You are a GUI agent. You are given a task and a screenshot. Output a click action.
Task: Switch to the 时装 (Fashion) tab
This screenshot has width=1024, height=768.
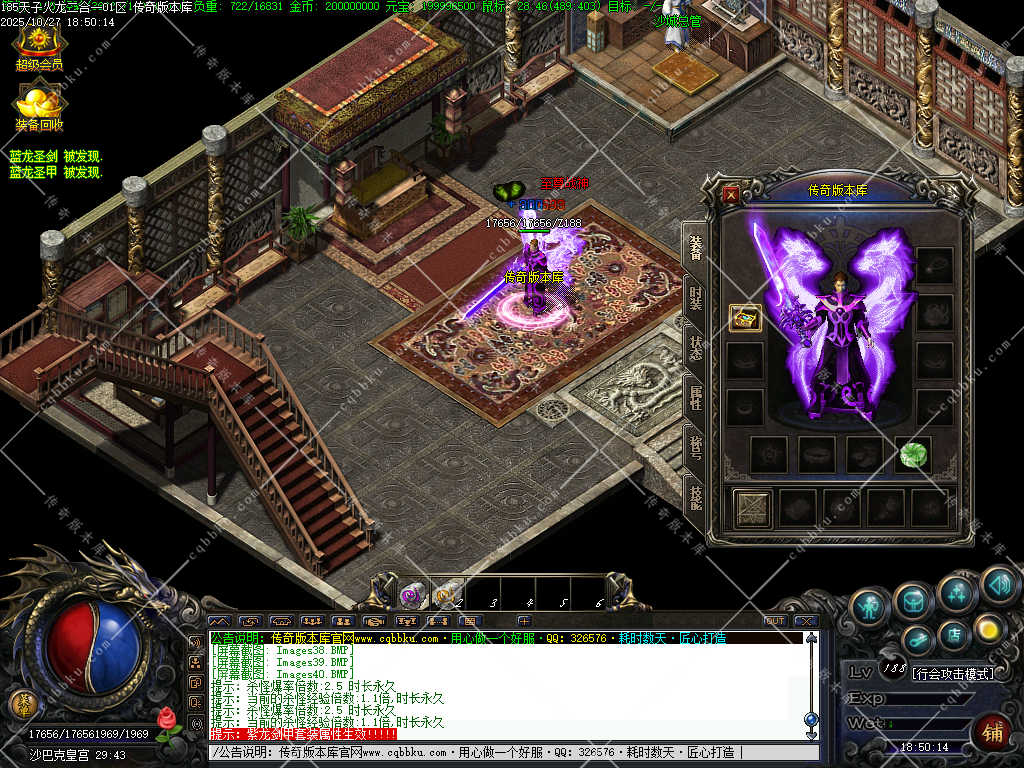coord(695,296)
